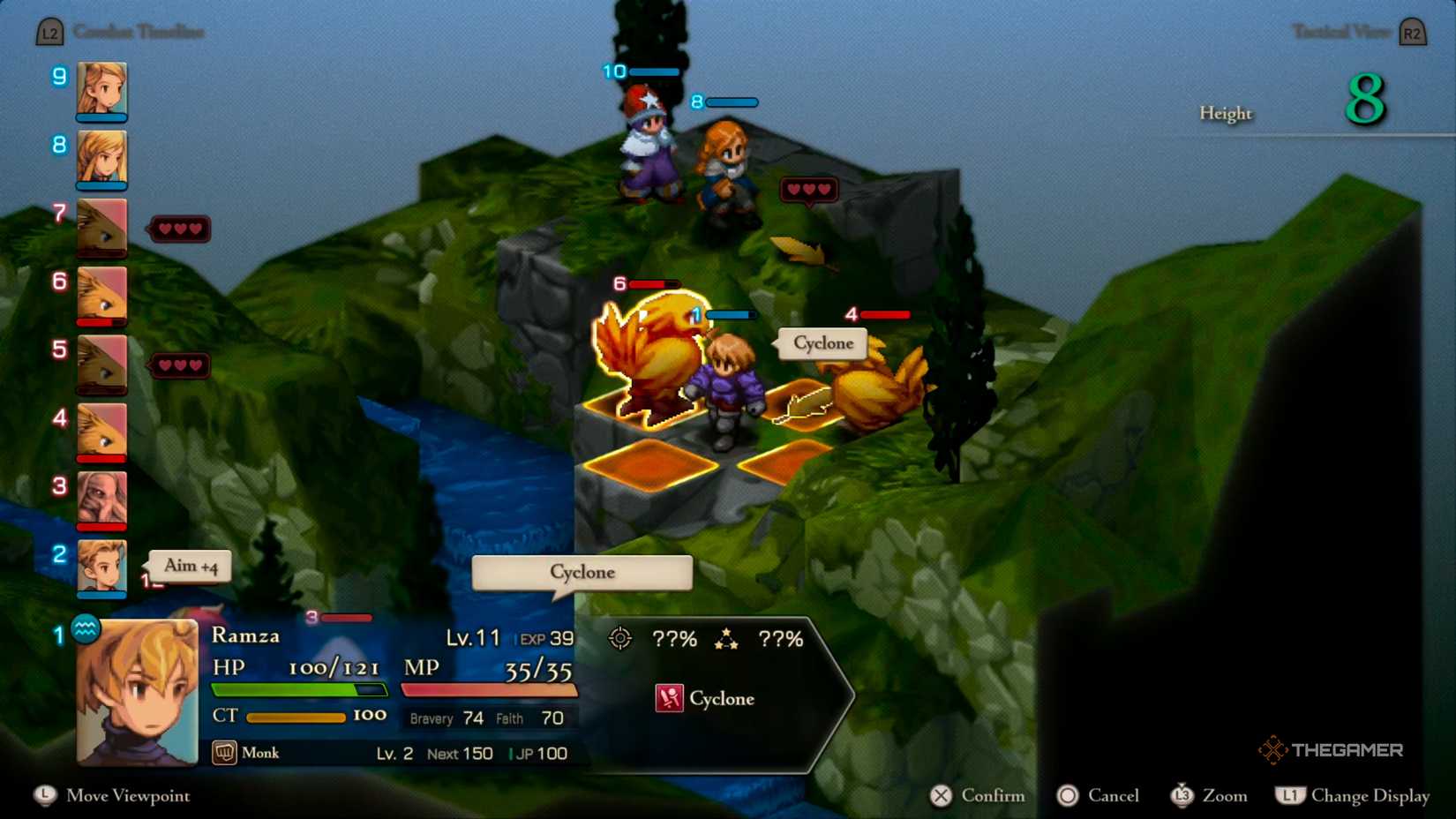The height and width of the screenshot is (819, 1456).
Task: Choose the chocobo portrait at timeline slot 4
Action: click(x=101, y=430)
